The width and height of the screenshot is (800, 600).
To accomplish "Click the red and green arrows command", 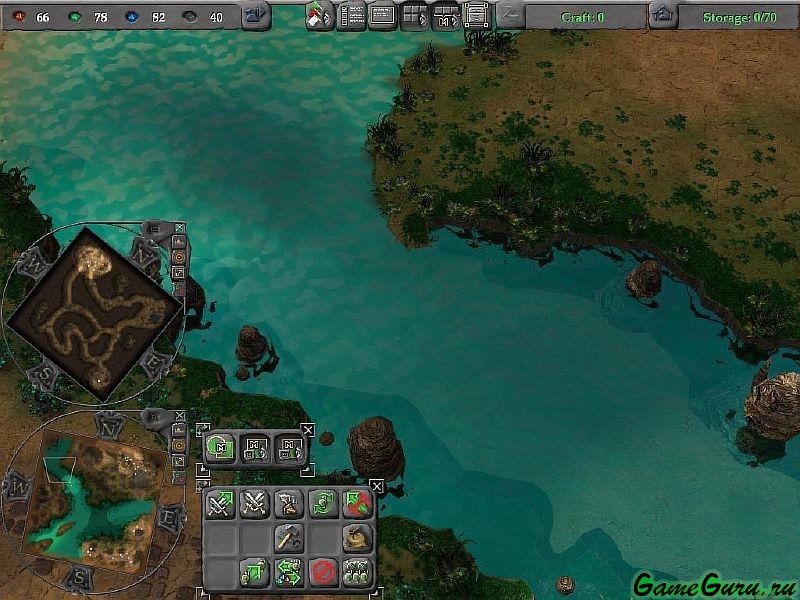I will 357,504.
